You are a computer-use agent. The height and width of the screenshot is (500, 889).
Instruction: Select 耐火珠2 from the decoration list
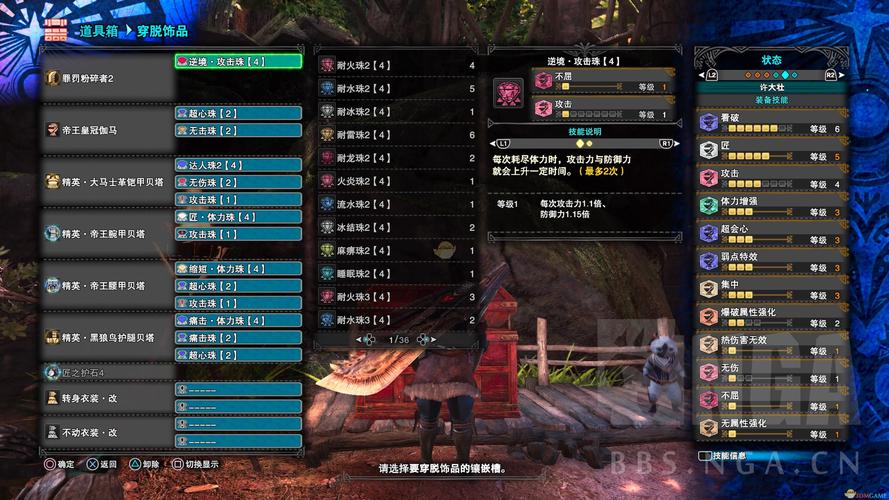(397, 66)
